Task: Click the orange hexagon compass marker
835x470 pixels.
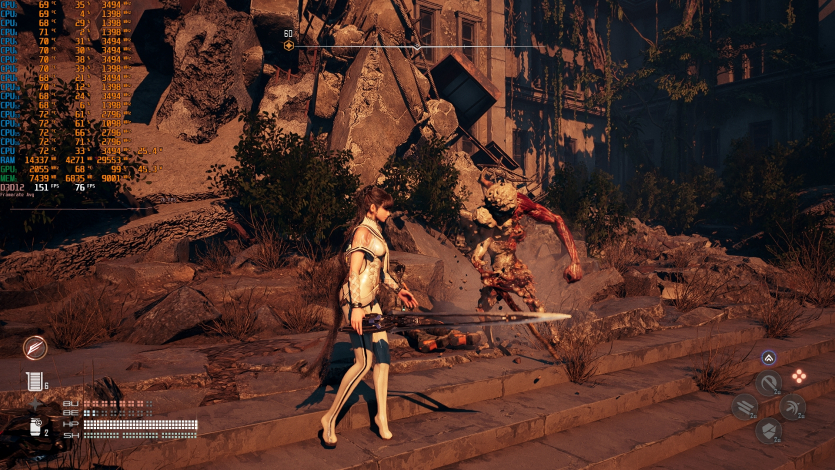Action: tap(289, 46)
